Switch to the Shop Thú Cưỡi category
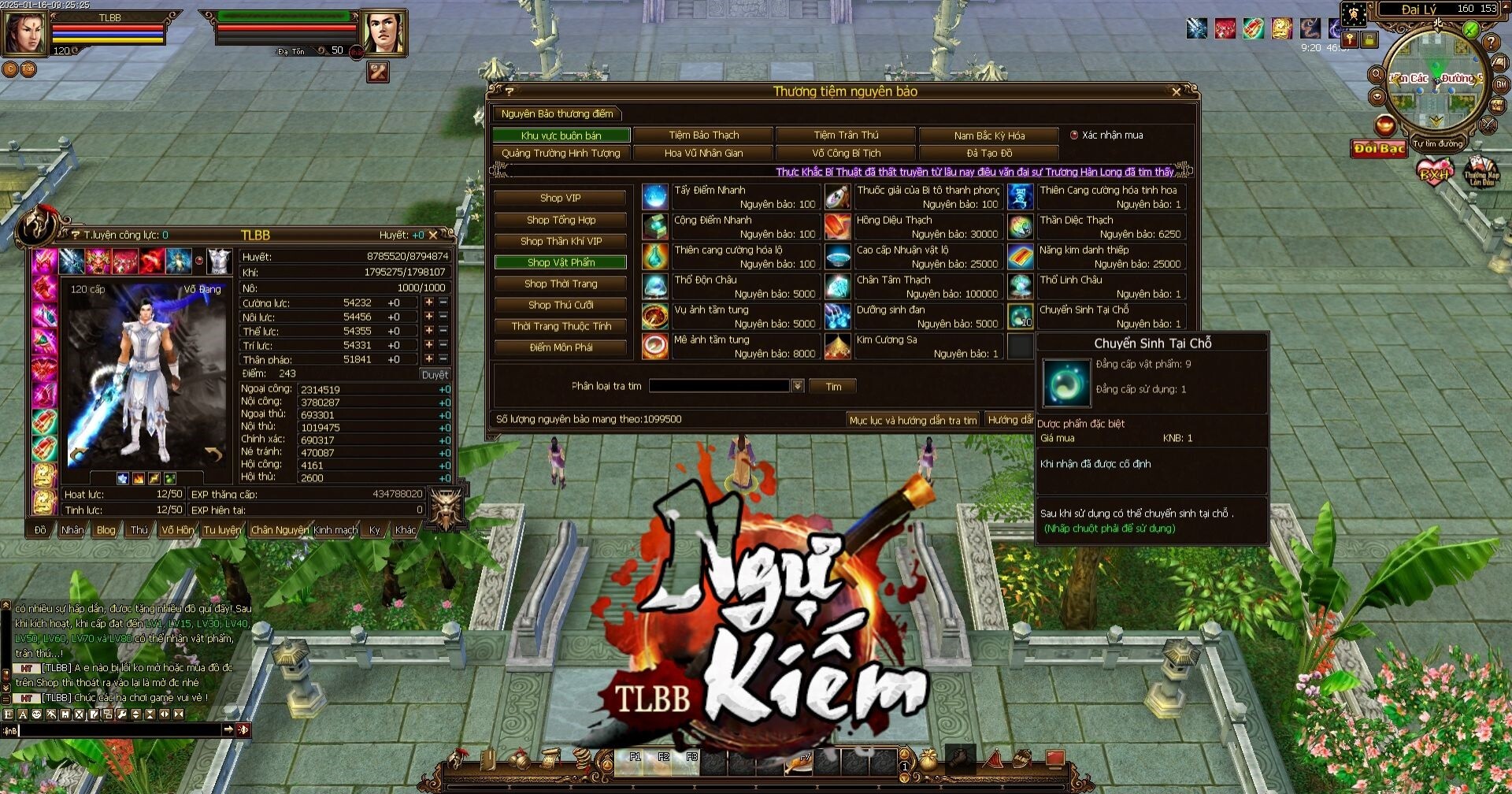Screen dimensions: 1512x794 [x=560, y=305]
